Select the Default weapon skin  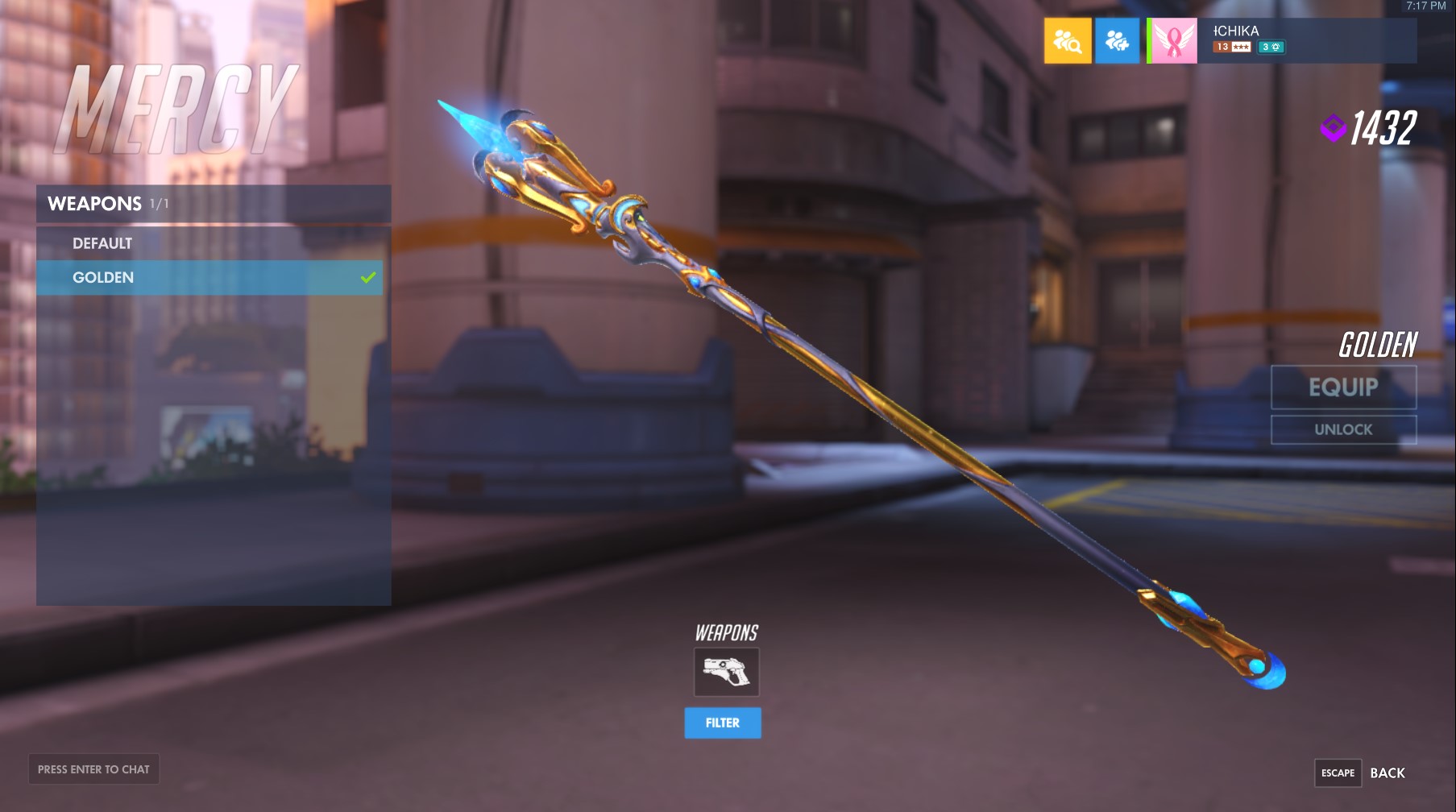coord(102,243)
